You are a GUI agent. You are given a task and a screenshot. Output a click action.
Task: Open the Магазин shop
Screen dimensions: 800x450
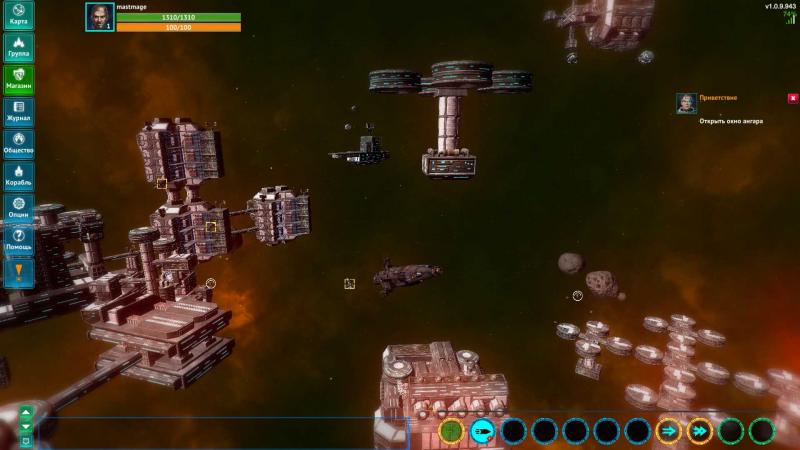18,79
